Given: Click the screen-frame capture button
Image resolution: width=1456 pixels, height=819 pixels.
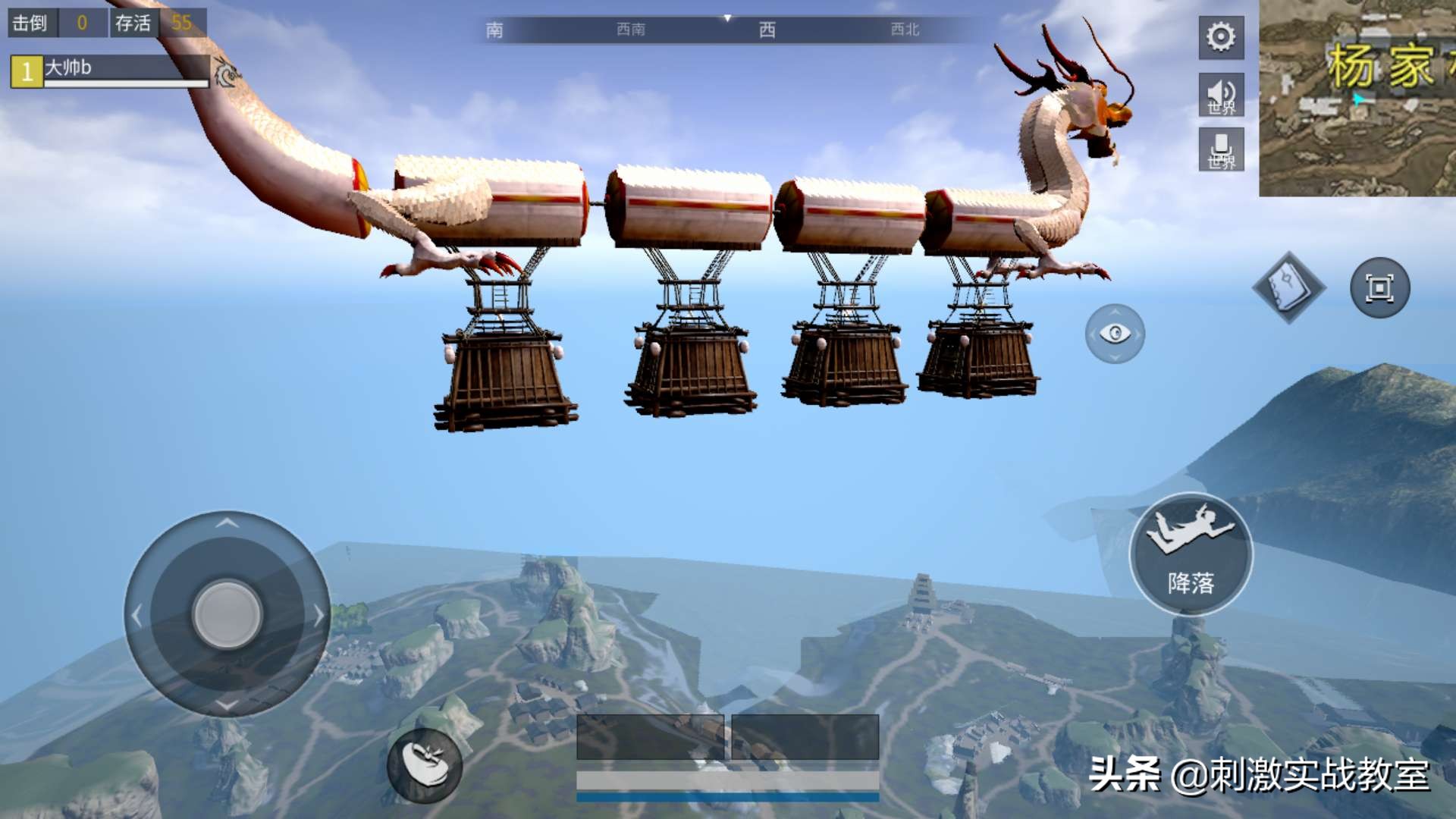Looking at the screenshot, I should (1379, 288).
